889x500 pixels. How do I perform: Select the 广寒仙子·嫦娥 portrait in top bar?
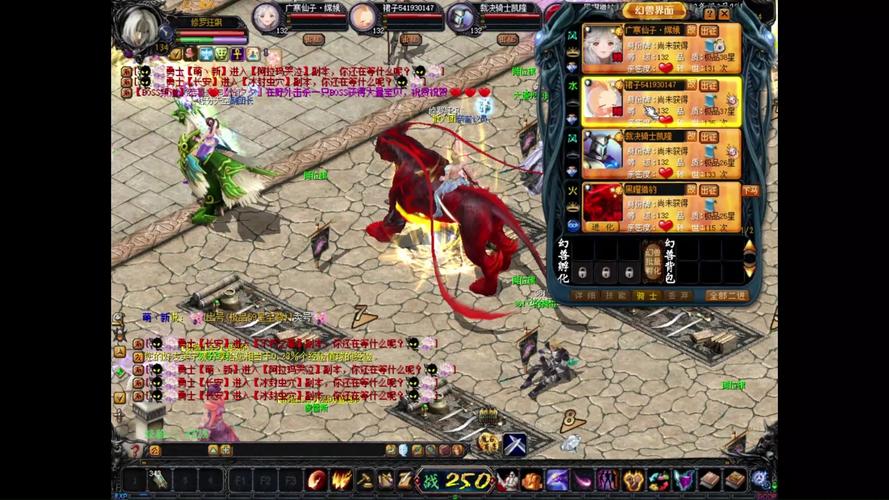click(x=266, y=17)
